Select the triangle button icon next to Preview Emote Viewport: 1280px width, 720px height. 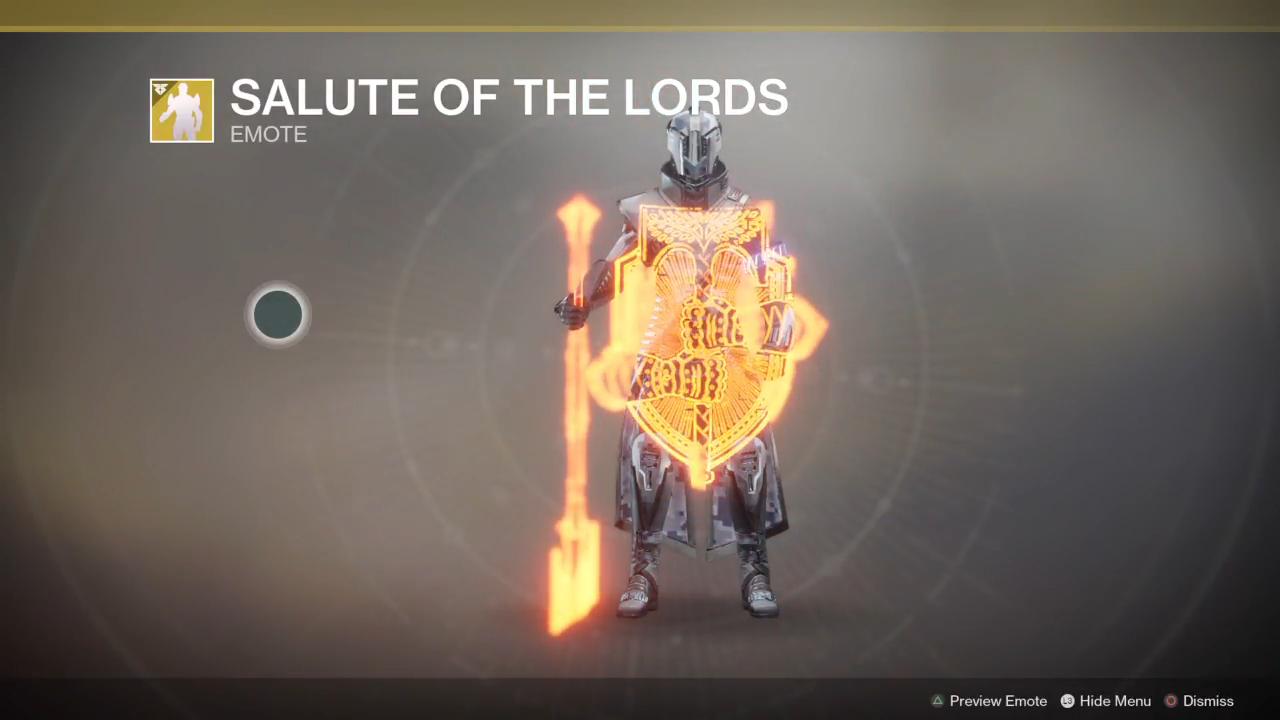tap(937, 701)
